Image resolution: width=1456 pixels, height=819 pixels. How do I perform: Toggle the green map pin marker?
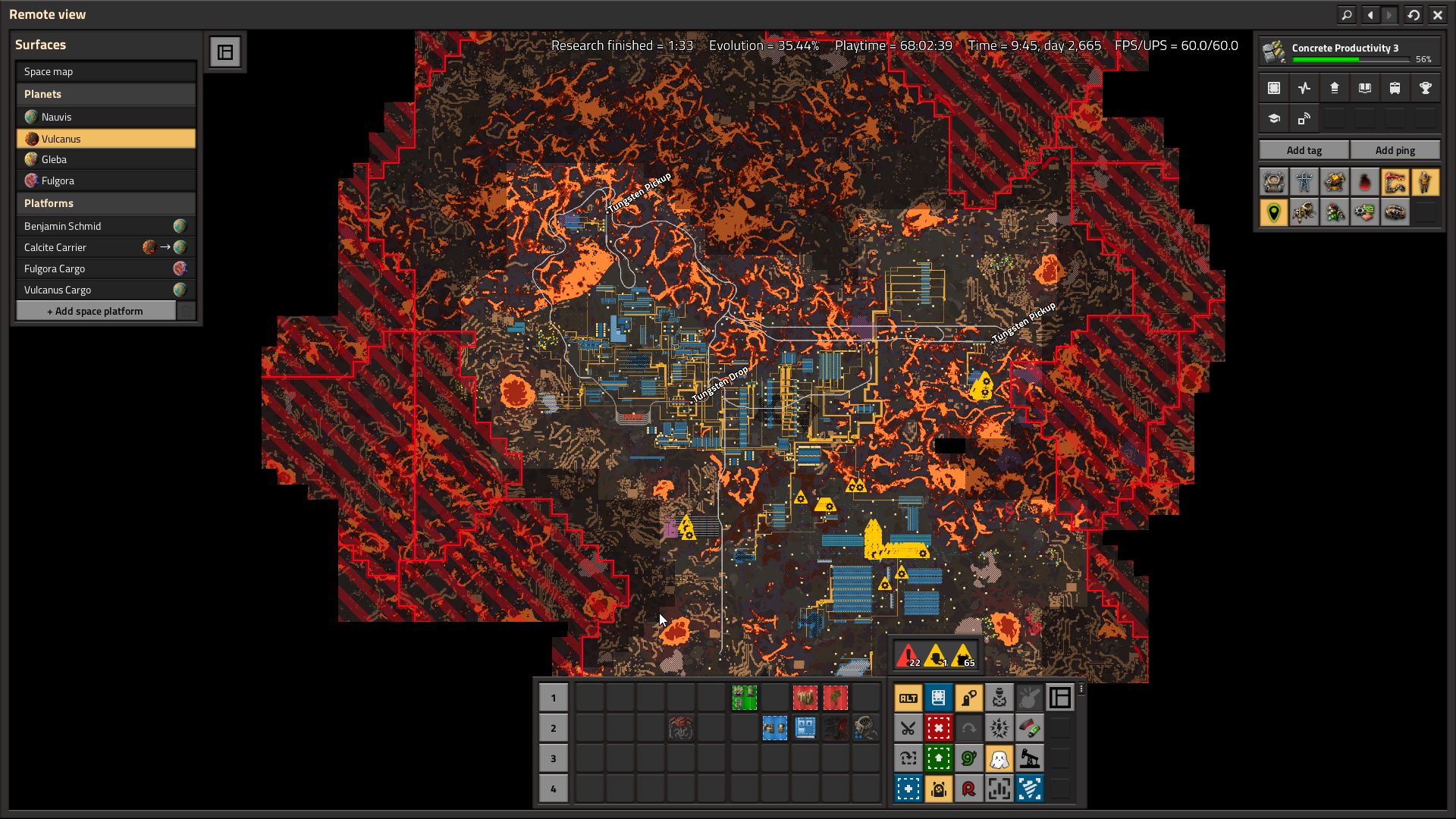(1274, 212)
